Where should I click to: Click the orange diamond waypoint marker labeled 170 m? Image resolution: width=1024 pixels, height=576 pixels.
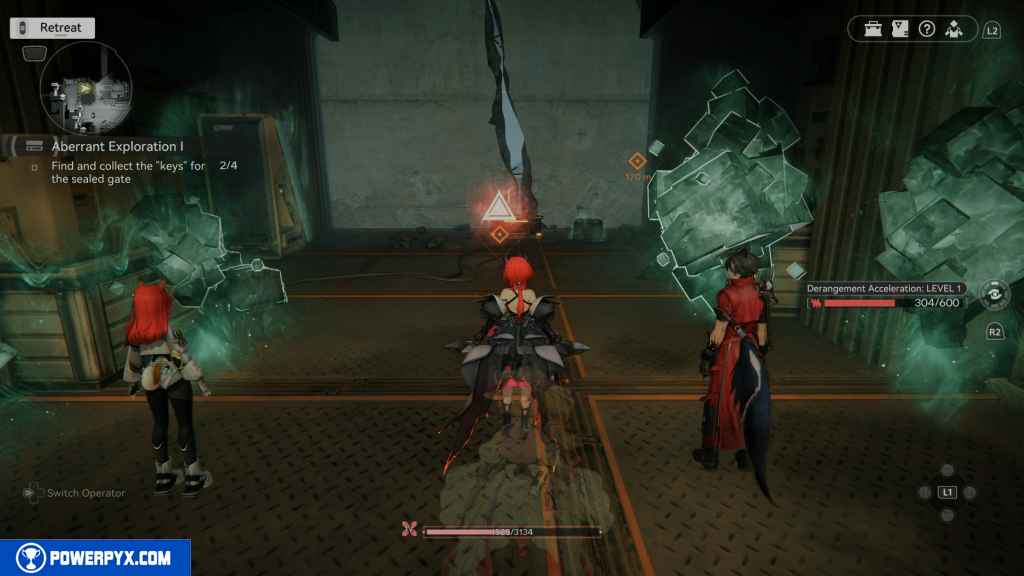click(637, 160)
